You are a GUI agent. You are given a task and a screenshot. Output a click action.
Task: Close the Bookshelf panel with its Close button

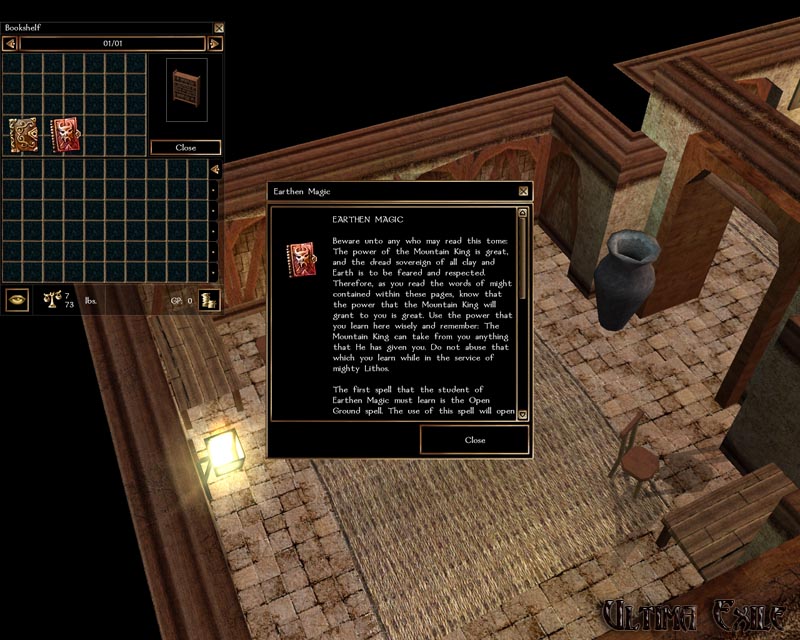click(x=185, y=147)
